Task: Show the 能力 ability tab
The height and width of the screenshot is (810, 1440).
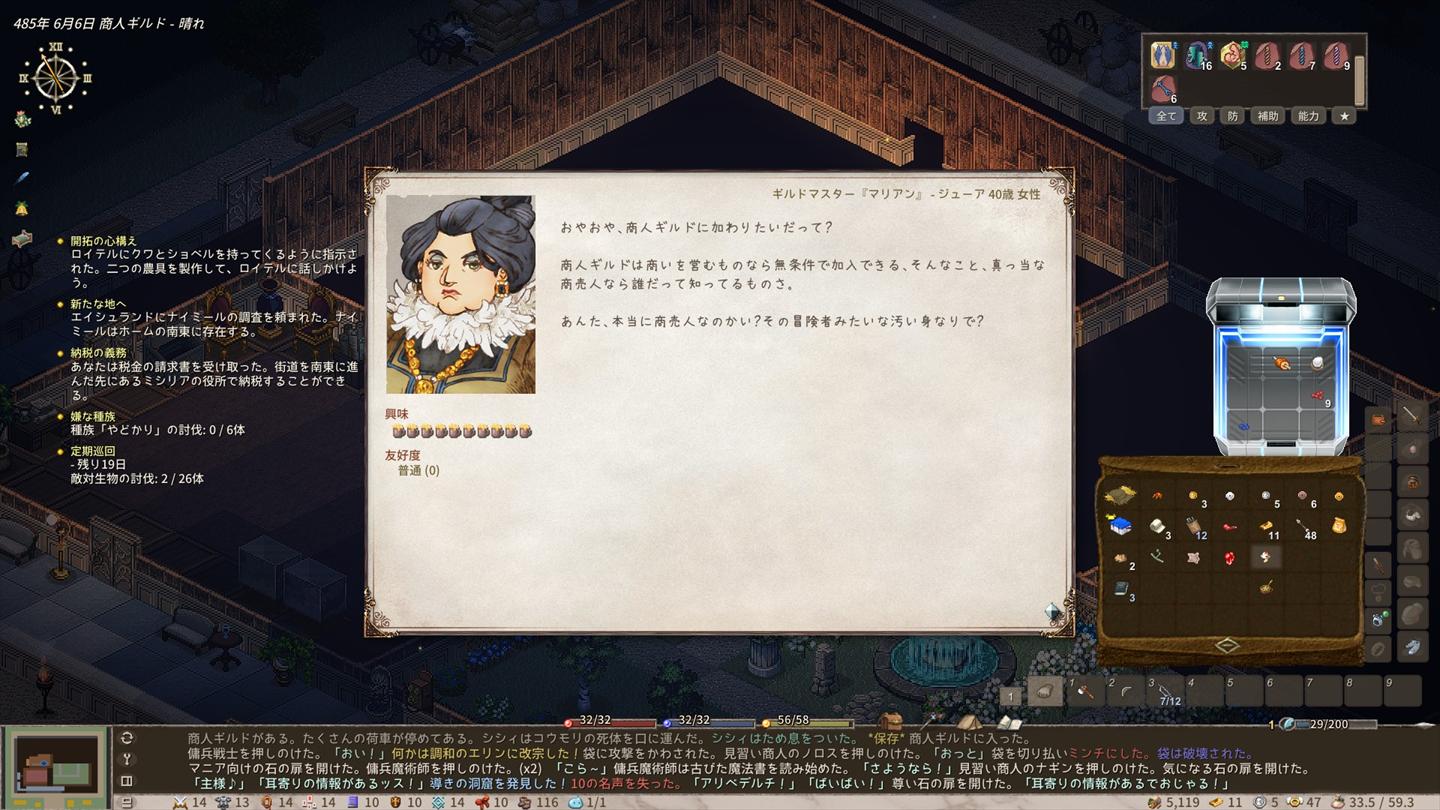Action: point(1308,116)
